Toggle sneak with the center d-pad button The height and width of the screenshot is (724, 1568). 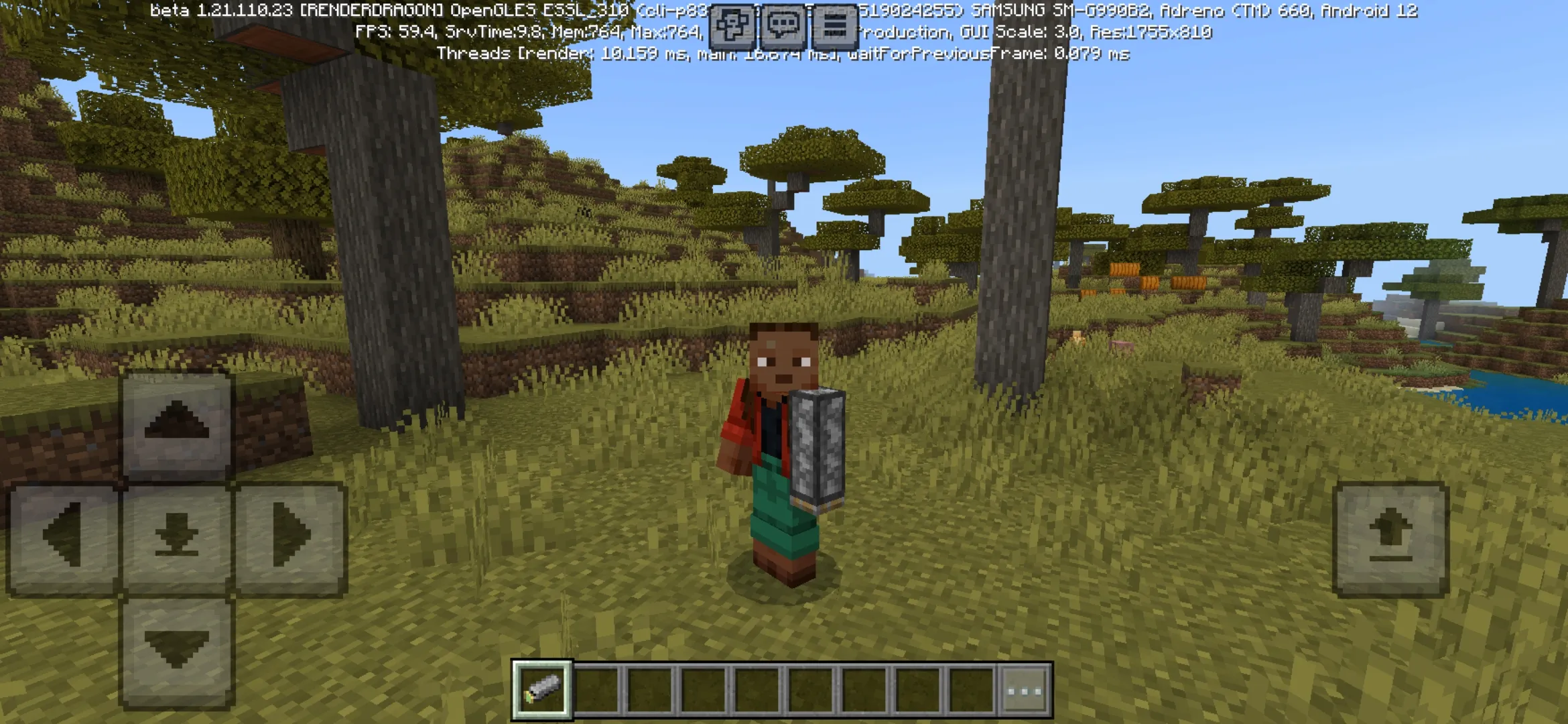pyautogui.click(x=177, y=538)
